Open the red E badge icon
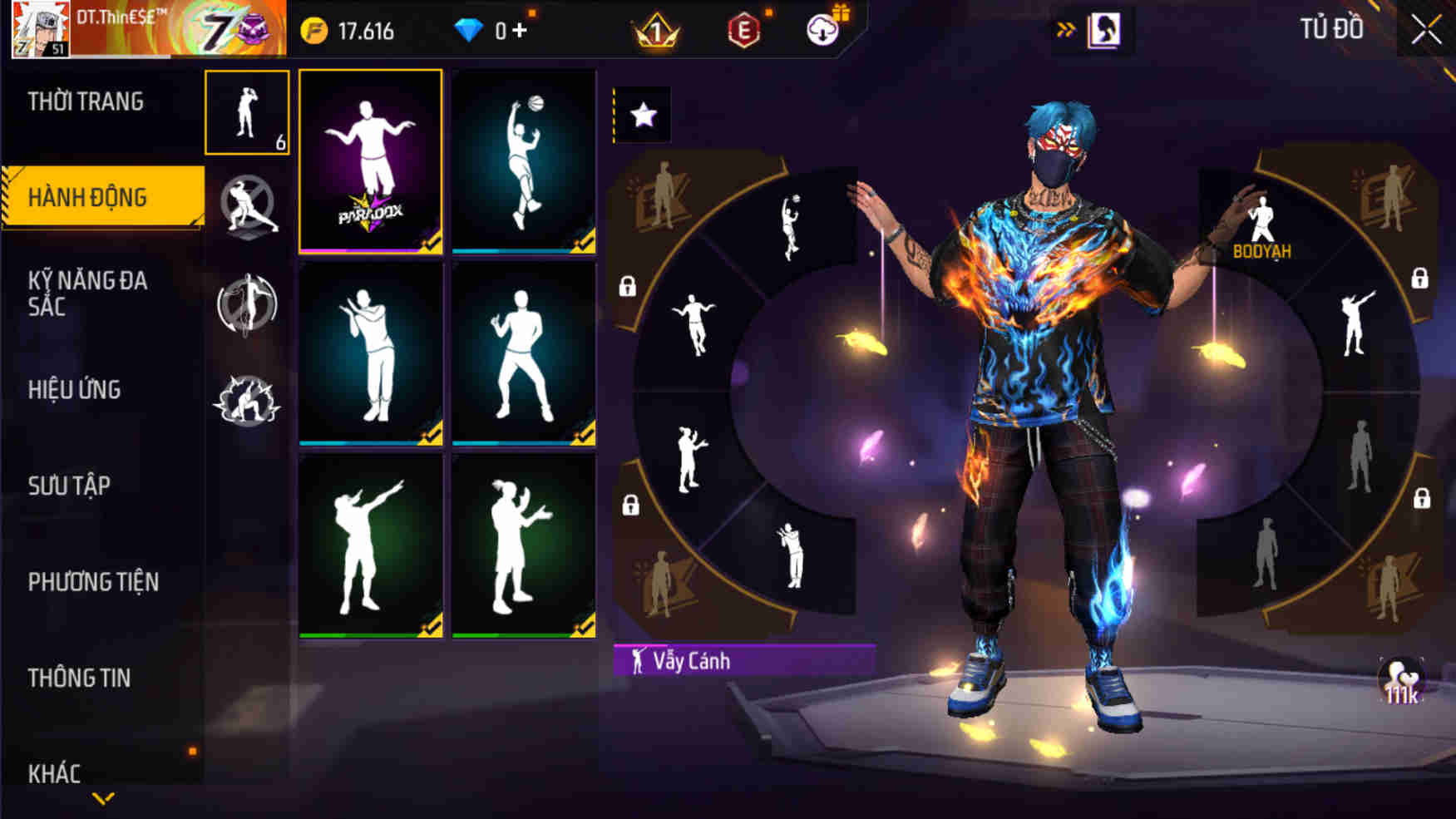Image resolution: width=1456 pixels, height=819 pixels. (x=743, y=31)
